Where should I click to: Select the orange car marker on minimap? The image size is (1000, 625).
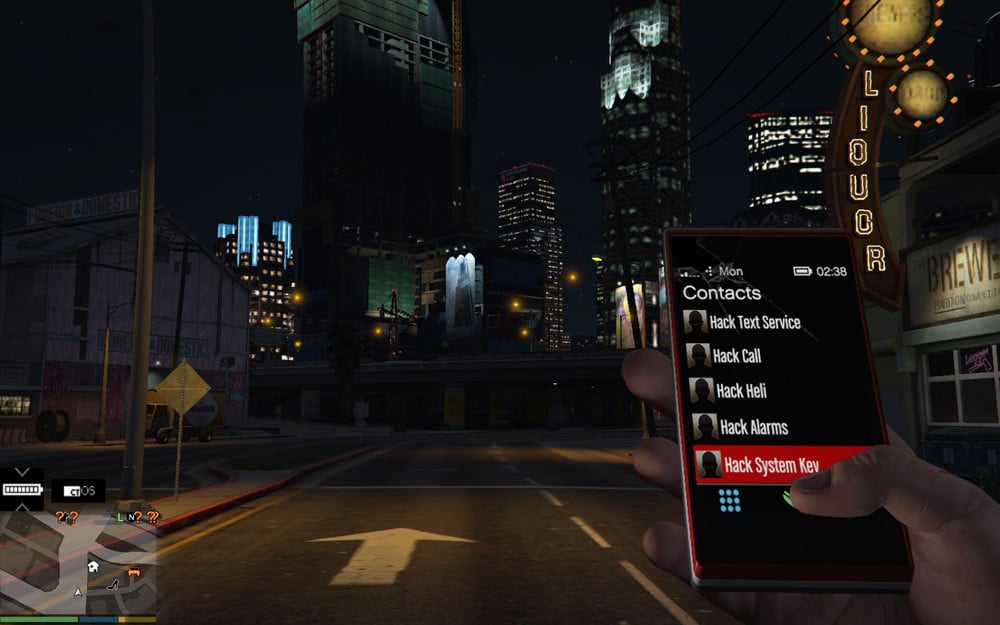[134, 573]
